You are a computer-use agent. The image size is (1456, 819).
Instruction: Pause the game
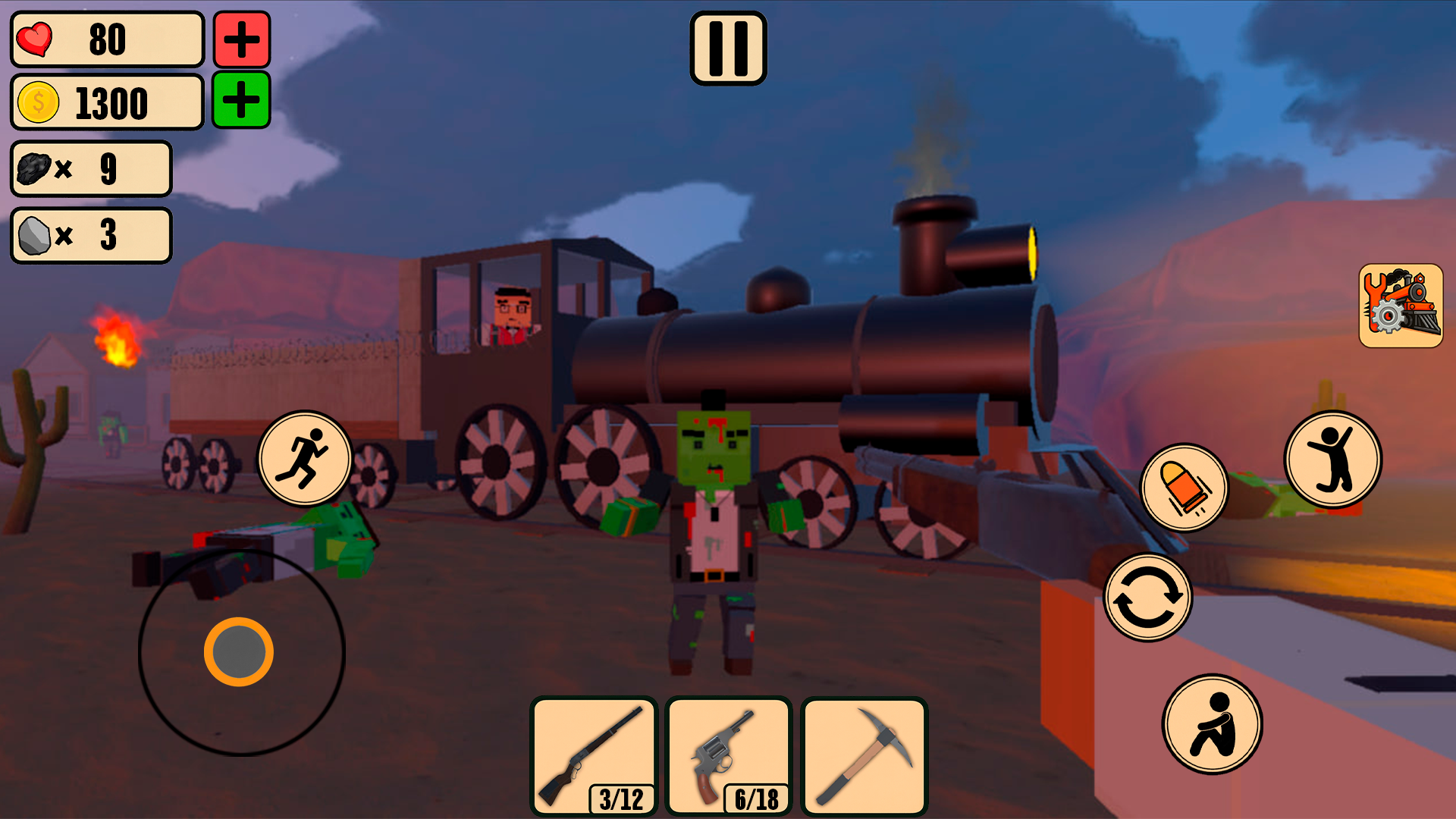click(x=727, y=47)
